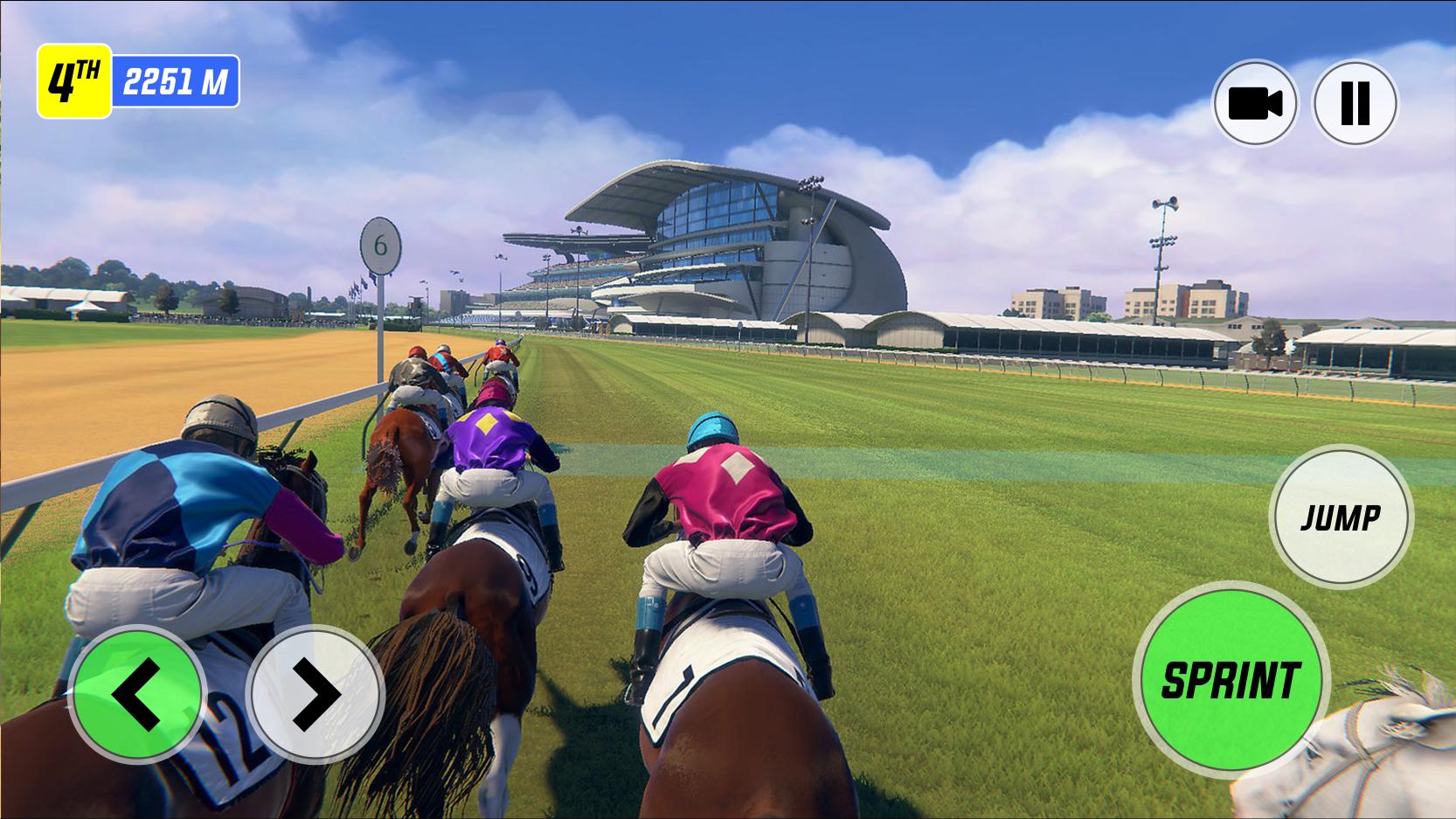Steer left with the left arrow button
The height and width of the screenshot is (819, 1456).
pyautogui.click(x=137, y=695)
